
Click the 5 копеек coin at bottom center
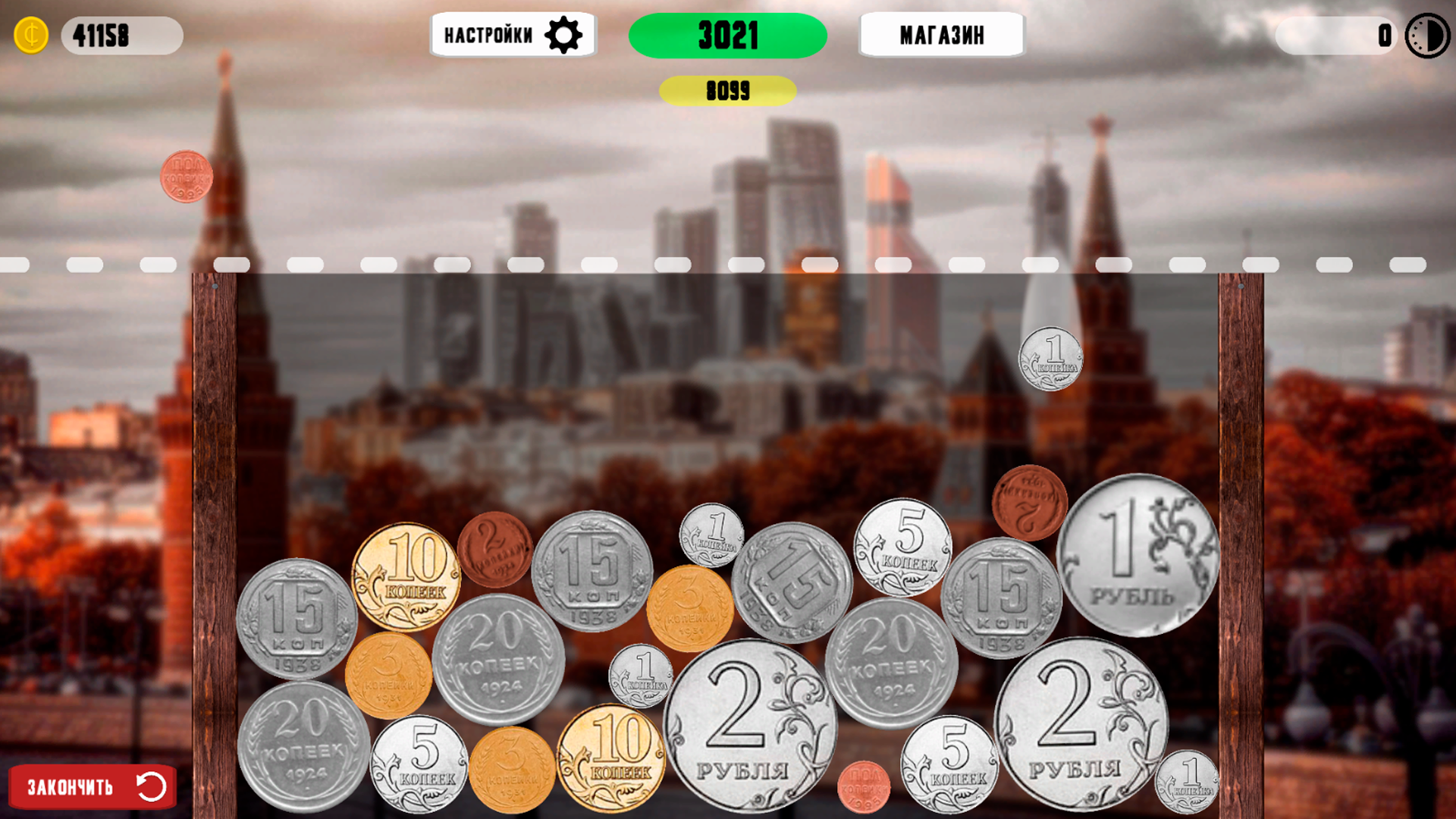coord(421,766)
